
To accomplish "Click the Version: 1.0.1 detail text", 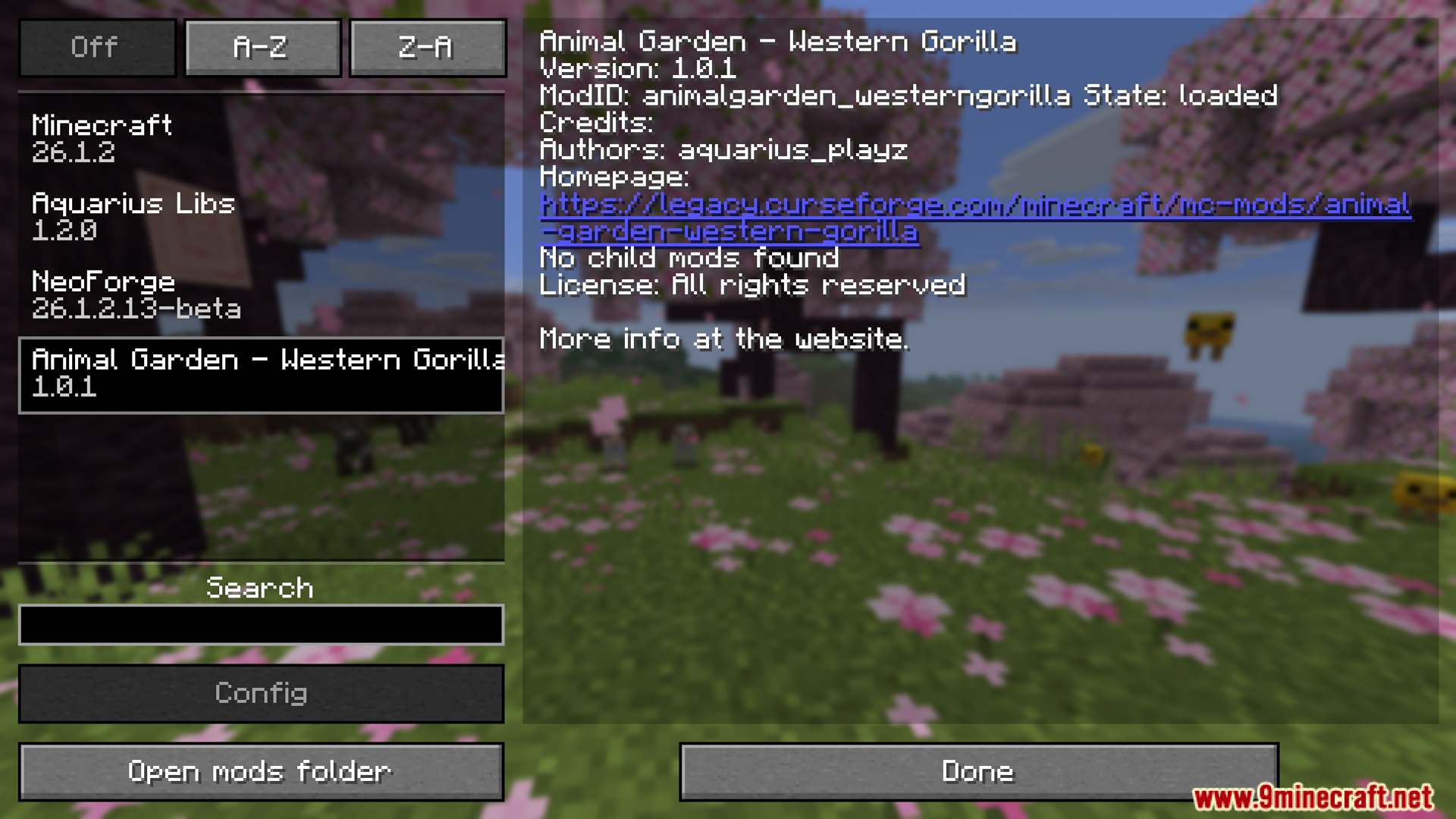I will (x=637, y=68).
